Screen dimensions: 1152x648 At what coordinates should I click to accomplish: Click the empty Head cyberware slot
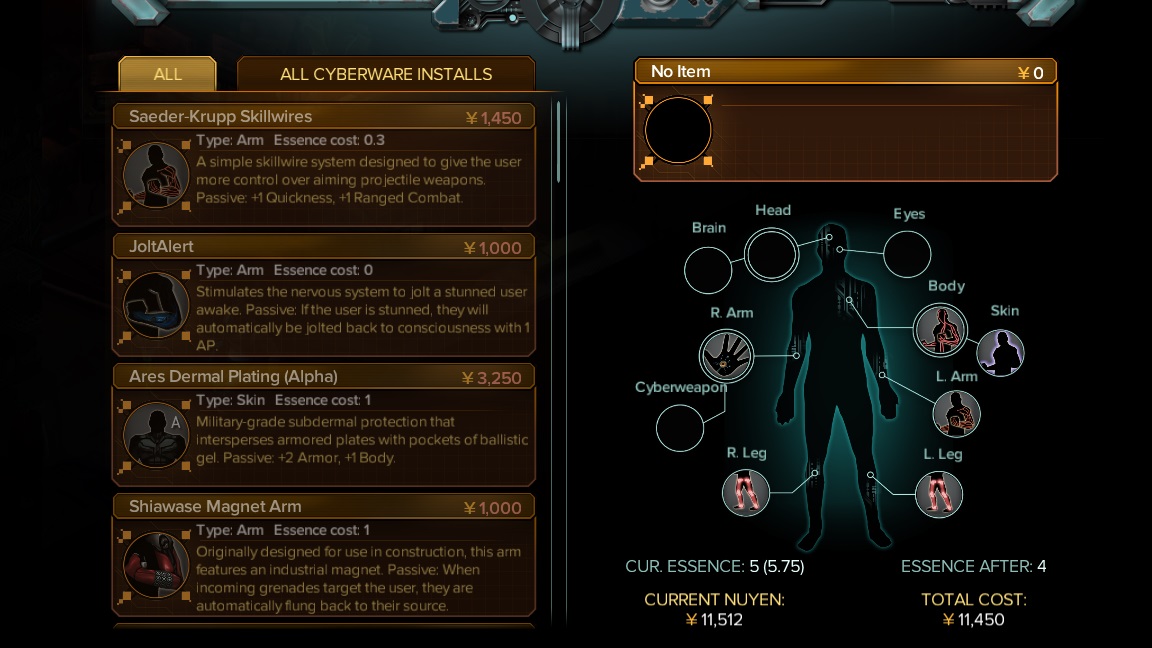(x=772, y=254)
